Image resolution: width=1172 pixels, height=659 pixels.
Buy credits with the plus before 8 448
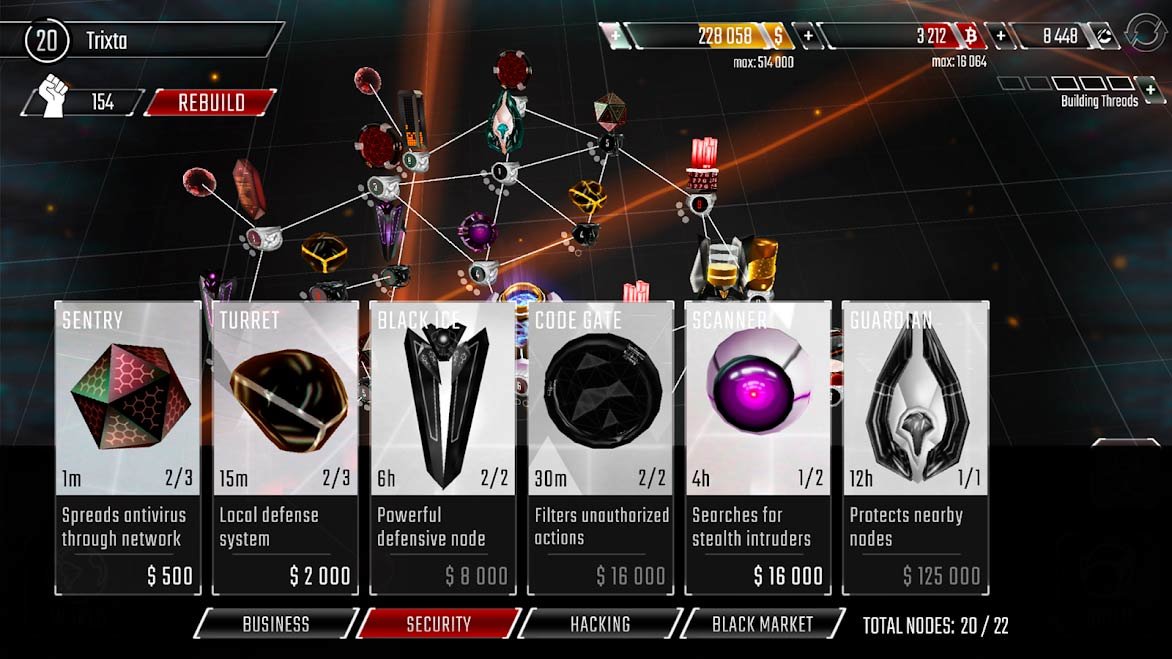pyautogui.click(x=1000, y=36)
